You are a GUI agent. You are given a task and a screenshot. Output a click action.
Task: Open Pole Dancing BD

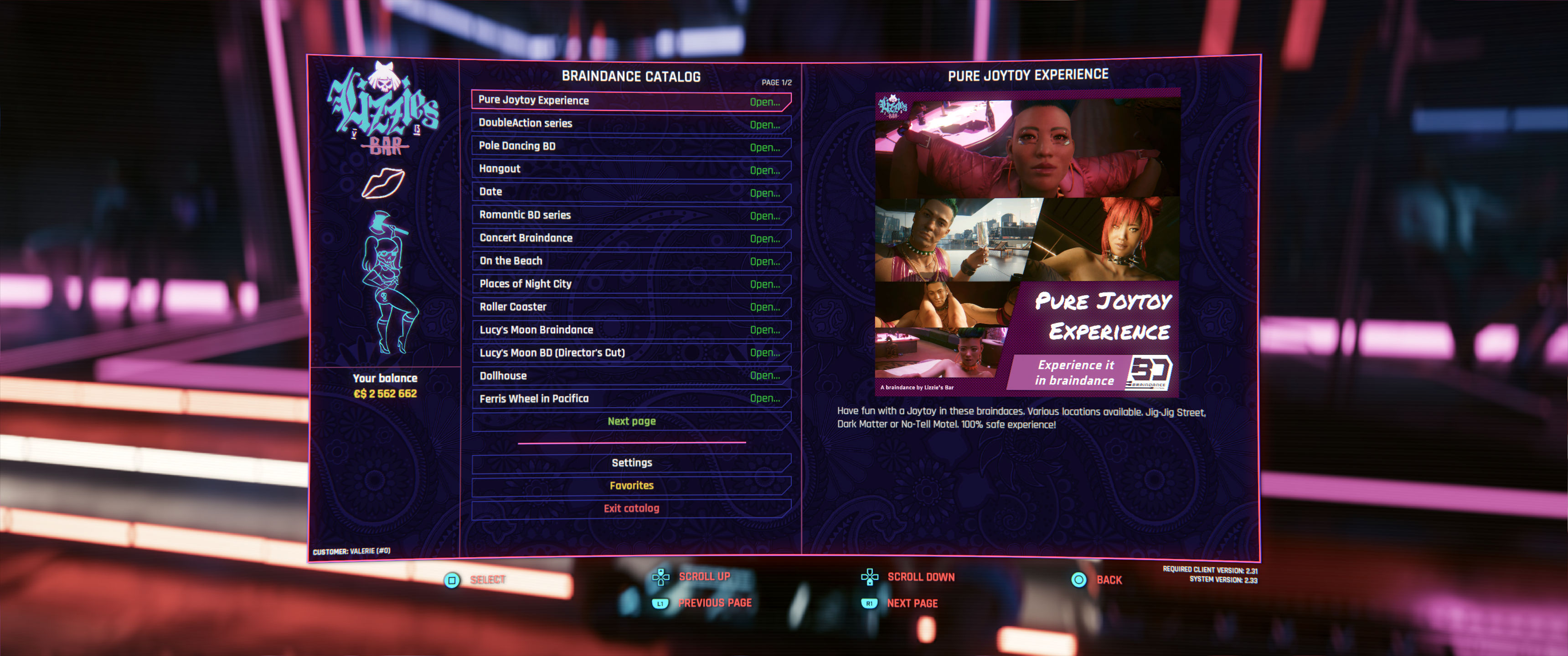pyautogui.click(x=630, y=146)
